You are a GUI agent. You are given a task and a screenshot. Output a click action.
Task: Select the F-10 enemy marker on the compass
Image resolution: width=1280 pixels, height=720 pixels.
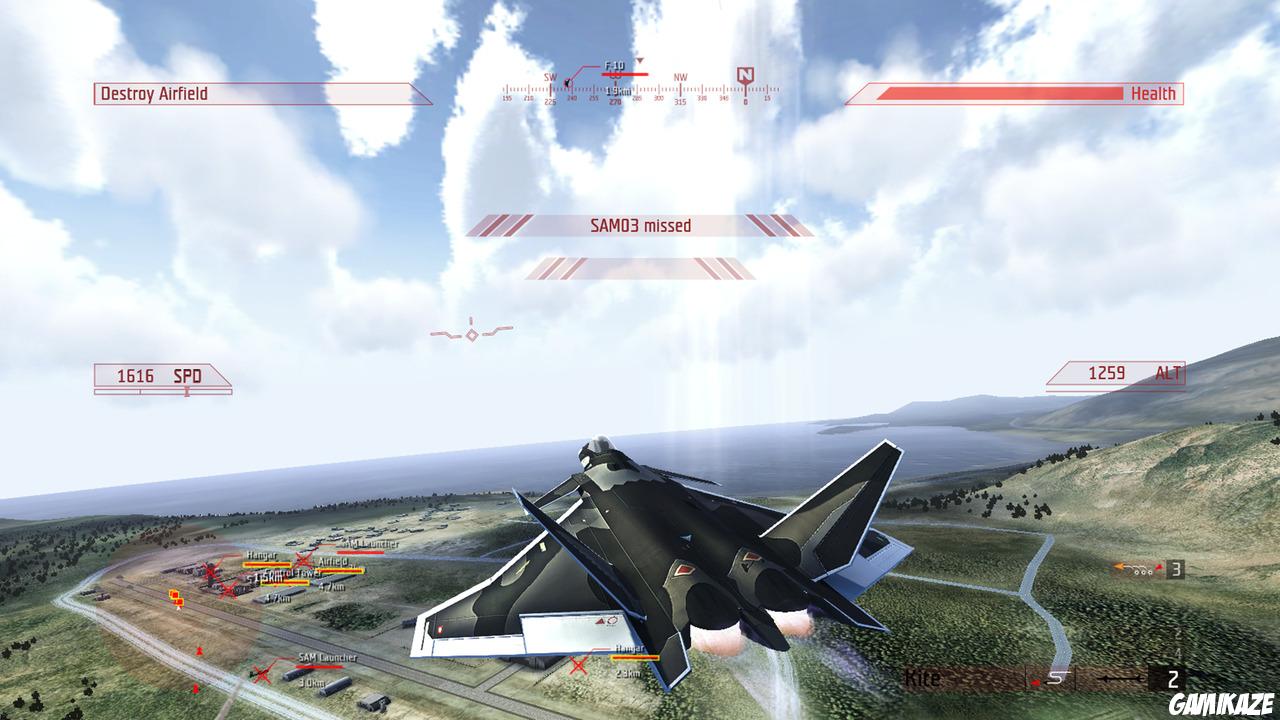tap(615, 66)
